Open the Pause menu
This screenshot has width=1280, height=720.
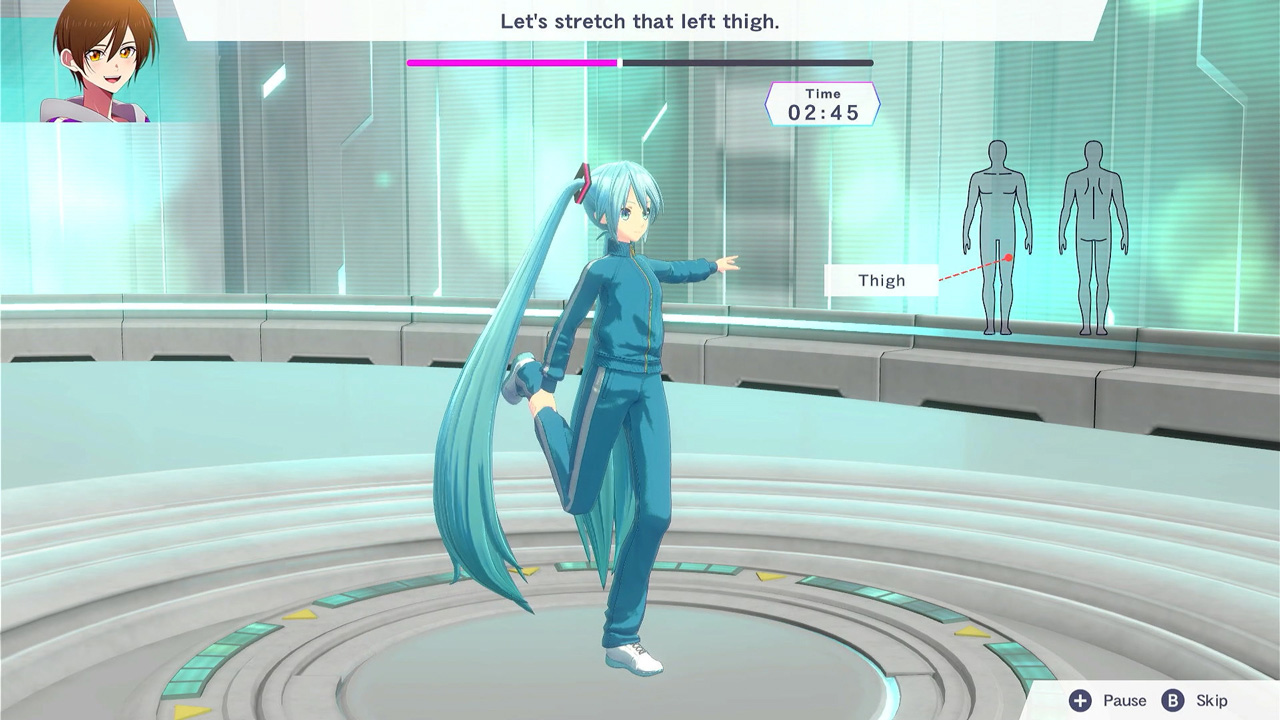(x=1110, y=701)
